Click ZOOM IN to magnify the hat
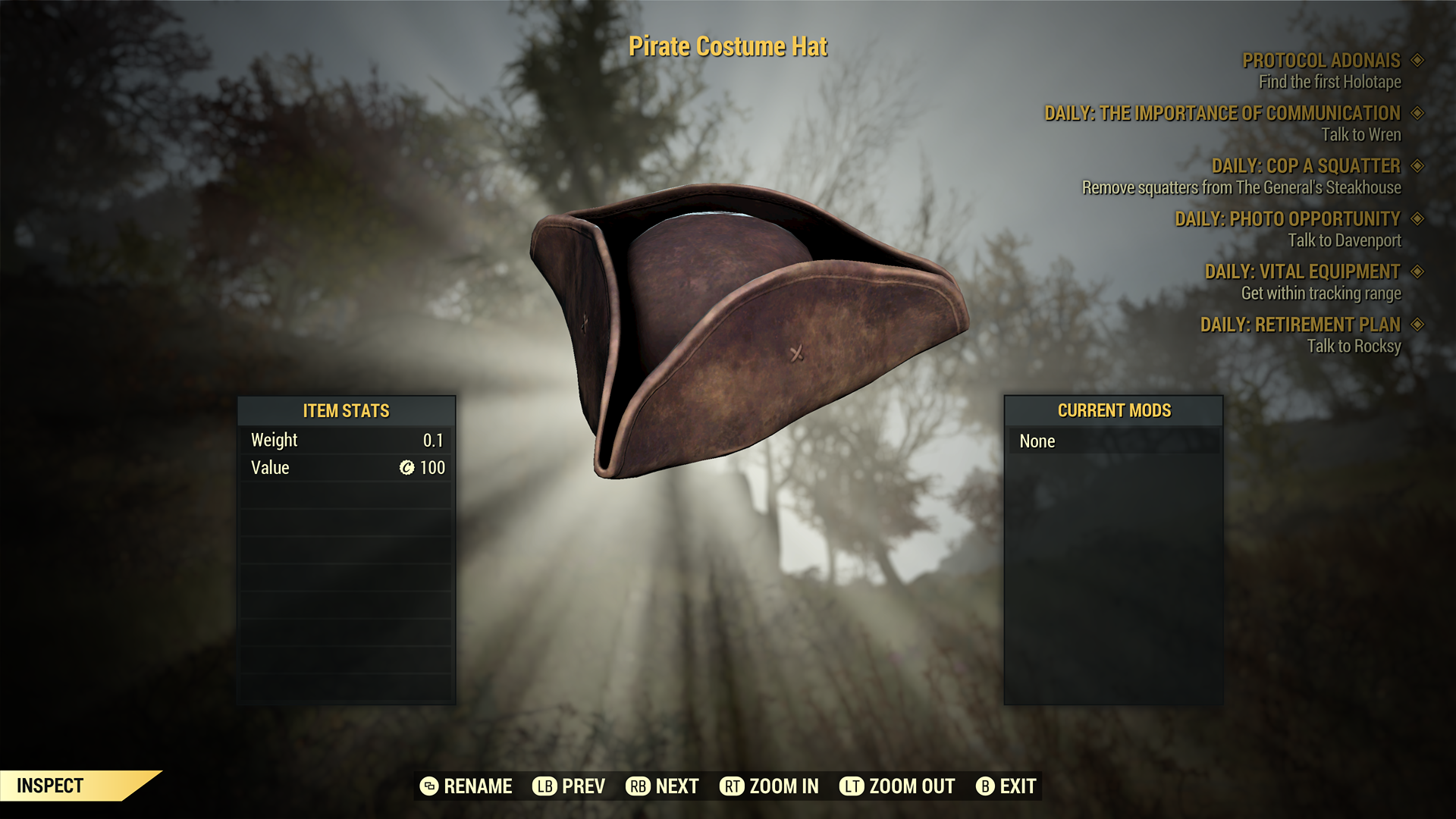Viewport: 1456px width, 819px height. point(783,786)
